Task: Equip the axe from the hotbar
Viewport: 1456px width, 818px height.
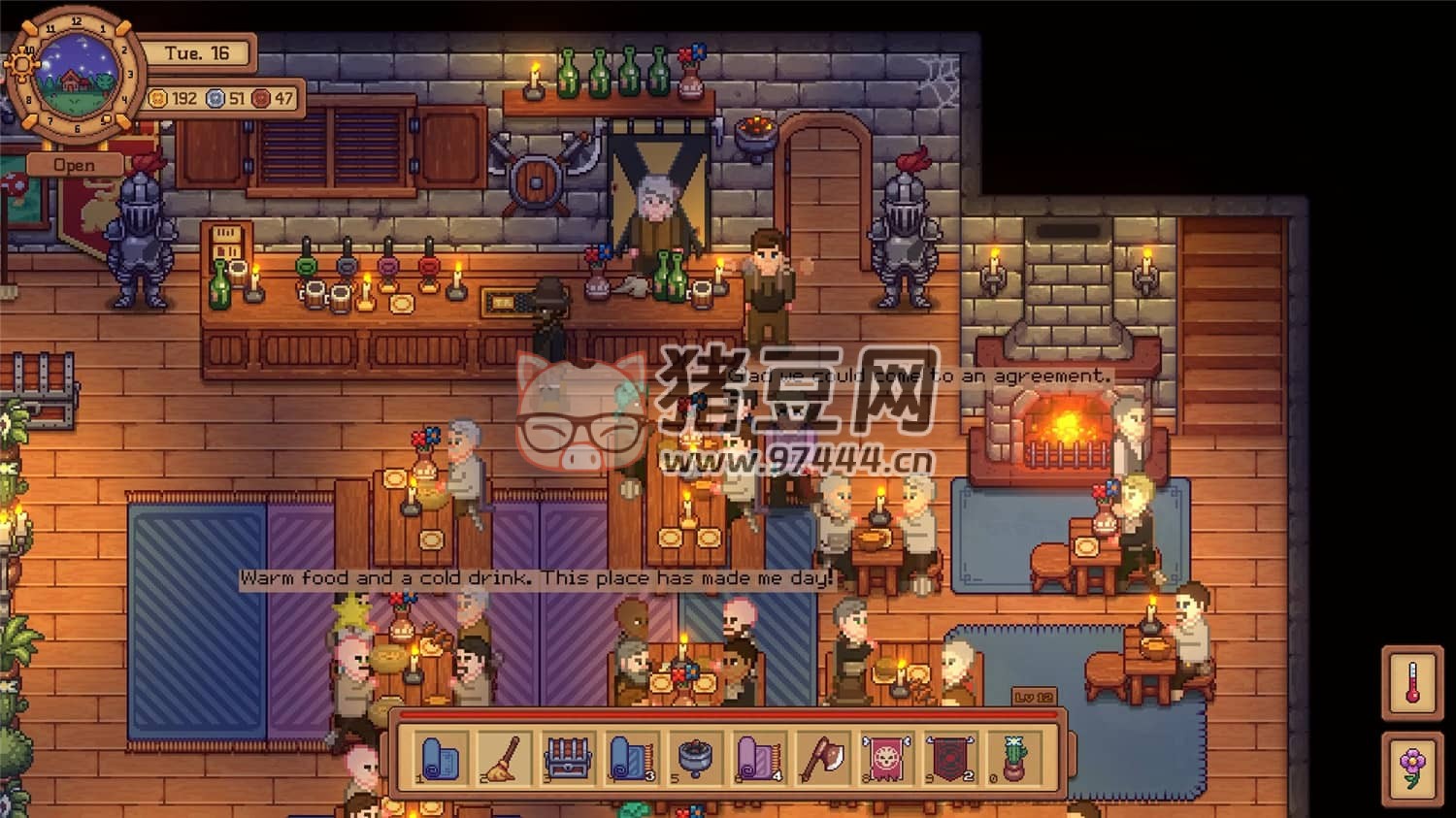Action: (822, 758)
